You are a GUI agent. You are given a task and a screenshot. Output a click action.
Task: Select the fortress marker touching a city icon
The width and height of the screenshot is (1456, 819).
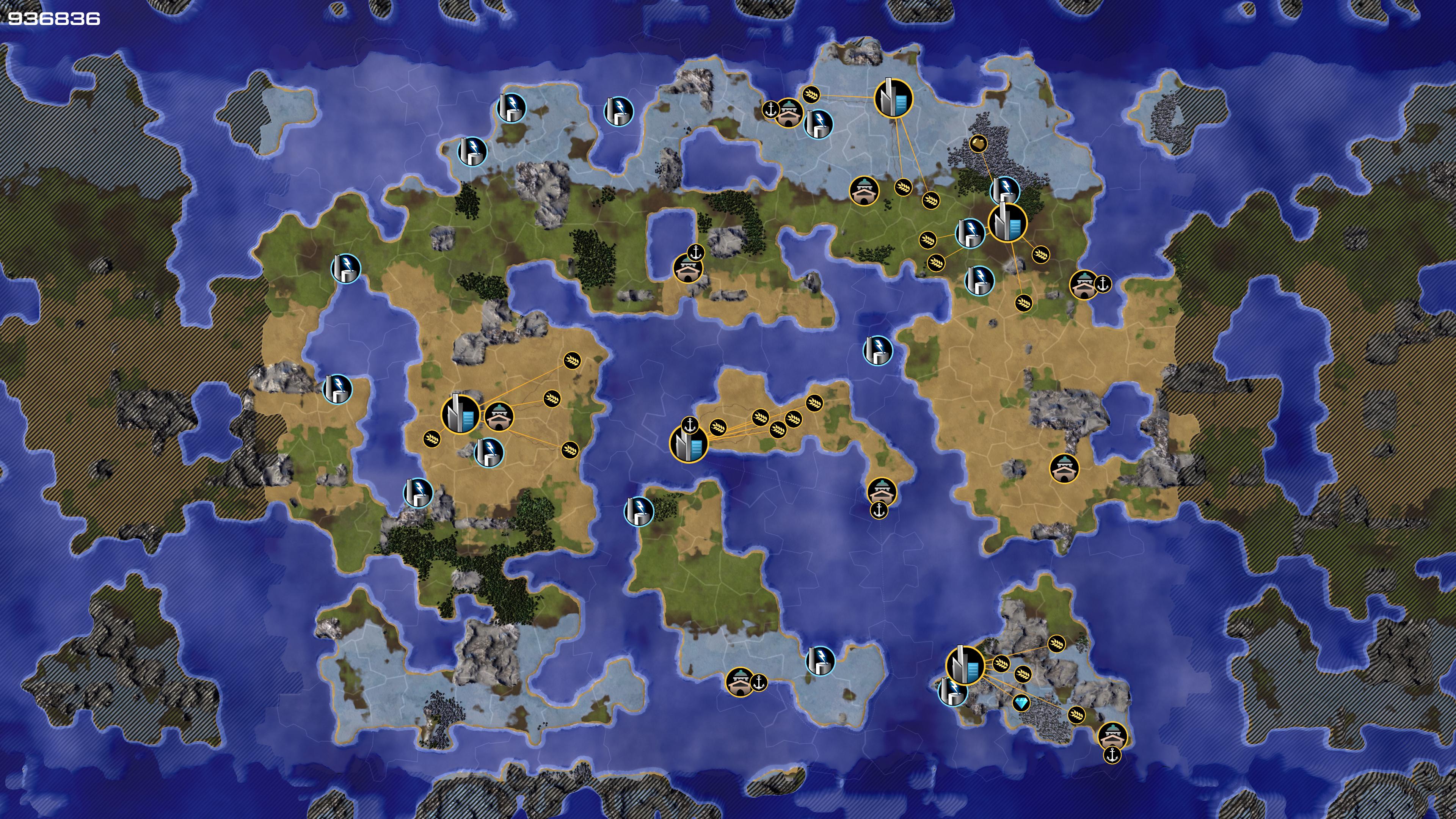click(499, 417)
